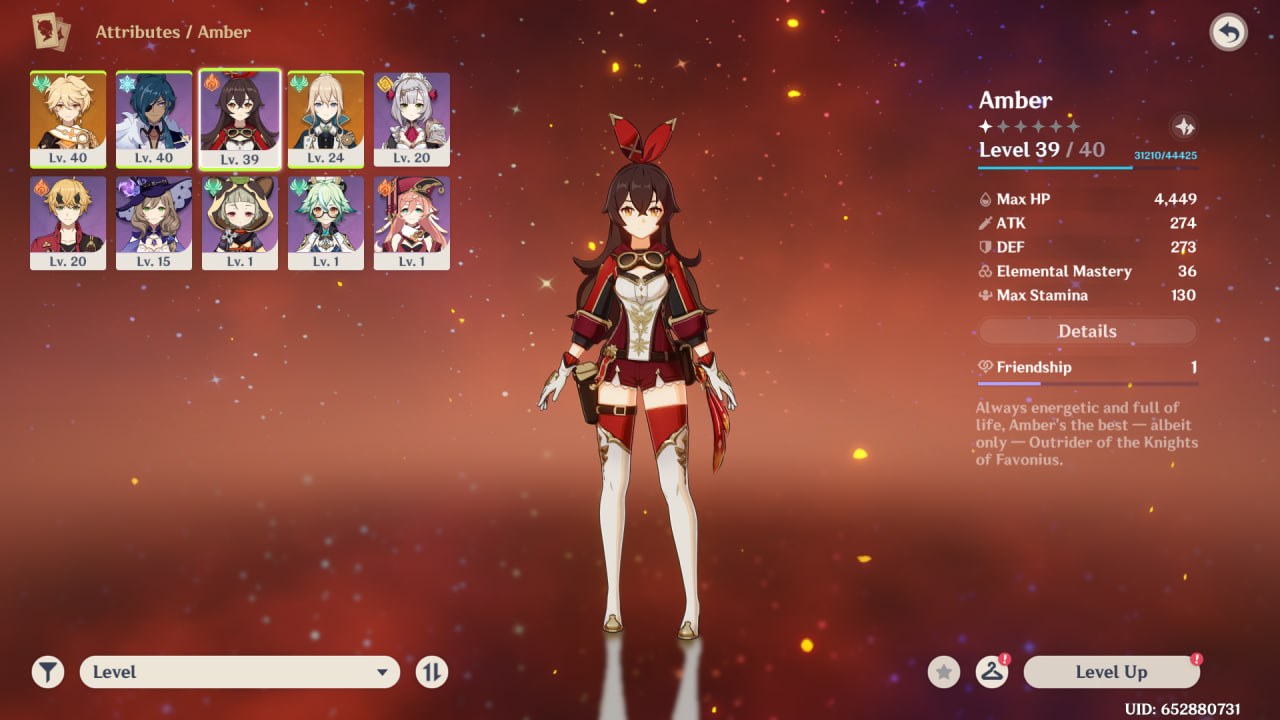The image size is (1280, 720).
Task: Open Amber's Friendship row
Action: tap(1087, 368)
